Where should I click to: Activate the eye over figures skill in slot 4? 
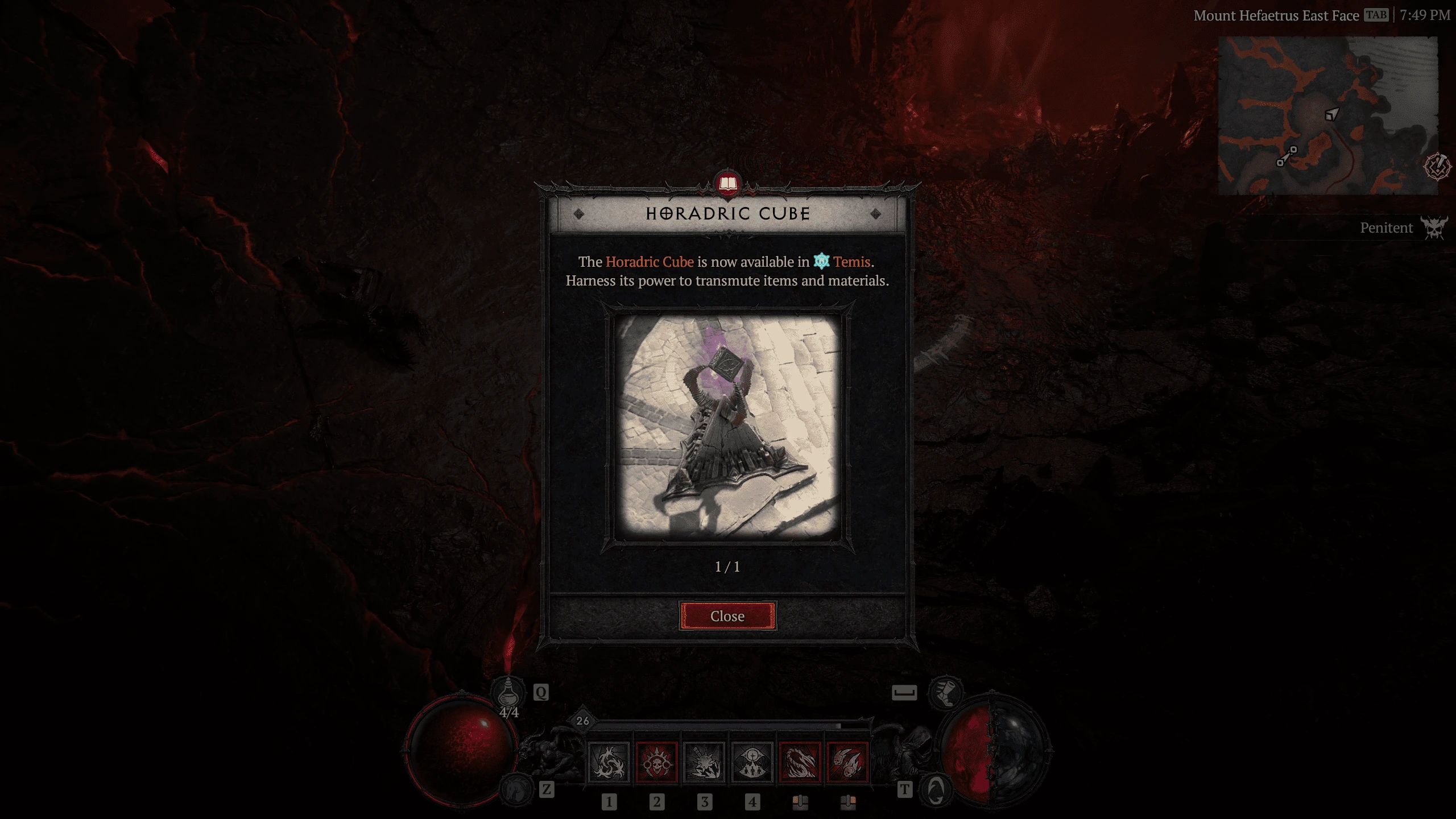click(752, 762)
